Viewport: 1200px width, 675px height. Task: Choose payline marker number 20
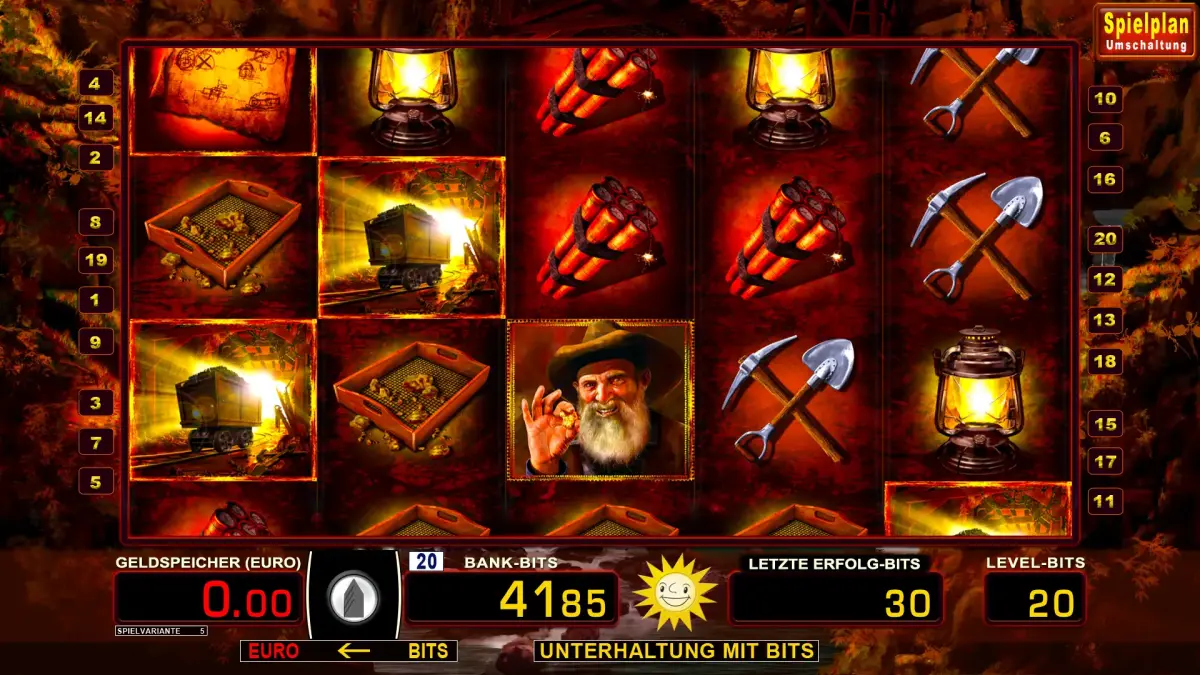click(x=1105, y=239)
